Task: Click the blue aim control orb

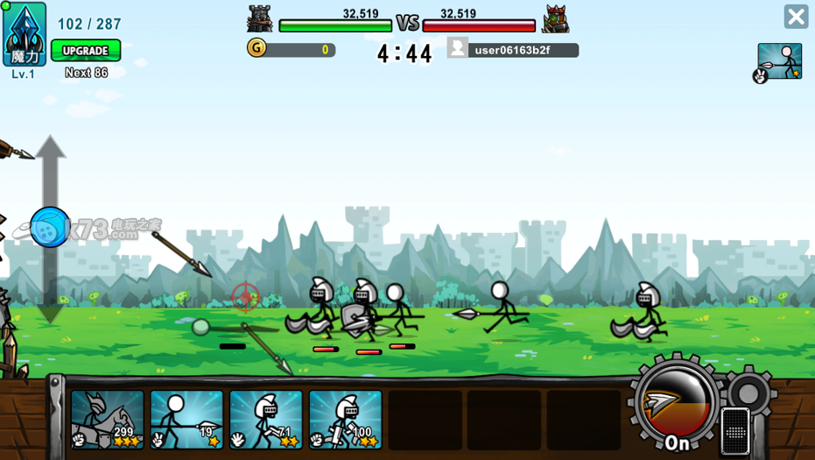Action: point(50,227)
